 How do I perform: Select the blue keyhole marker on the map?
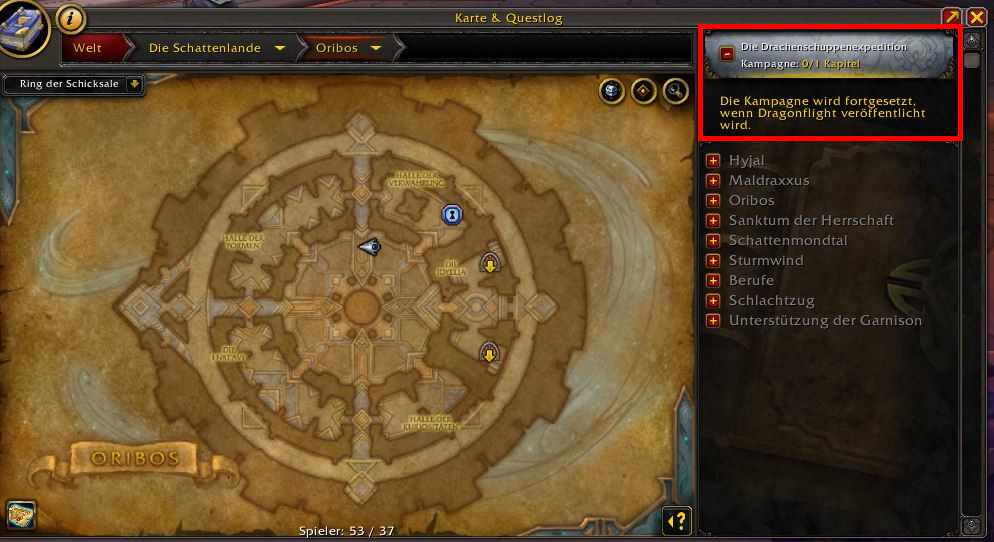click(x=452, y=214)
